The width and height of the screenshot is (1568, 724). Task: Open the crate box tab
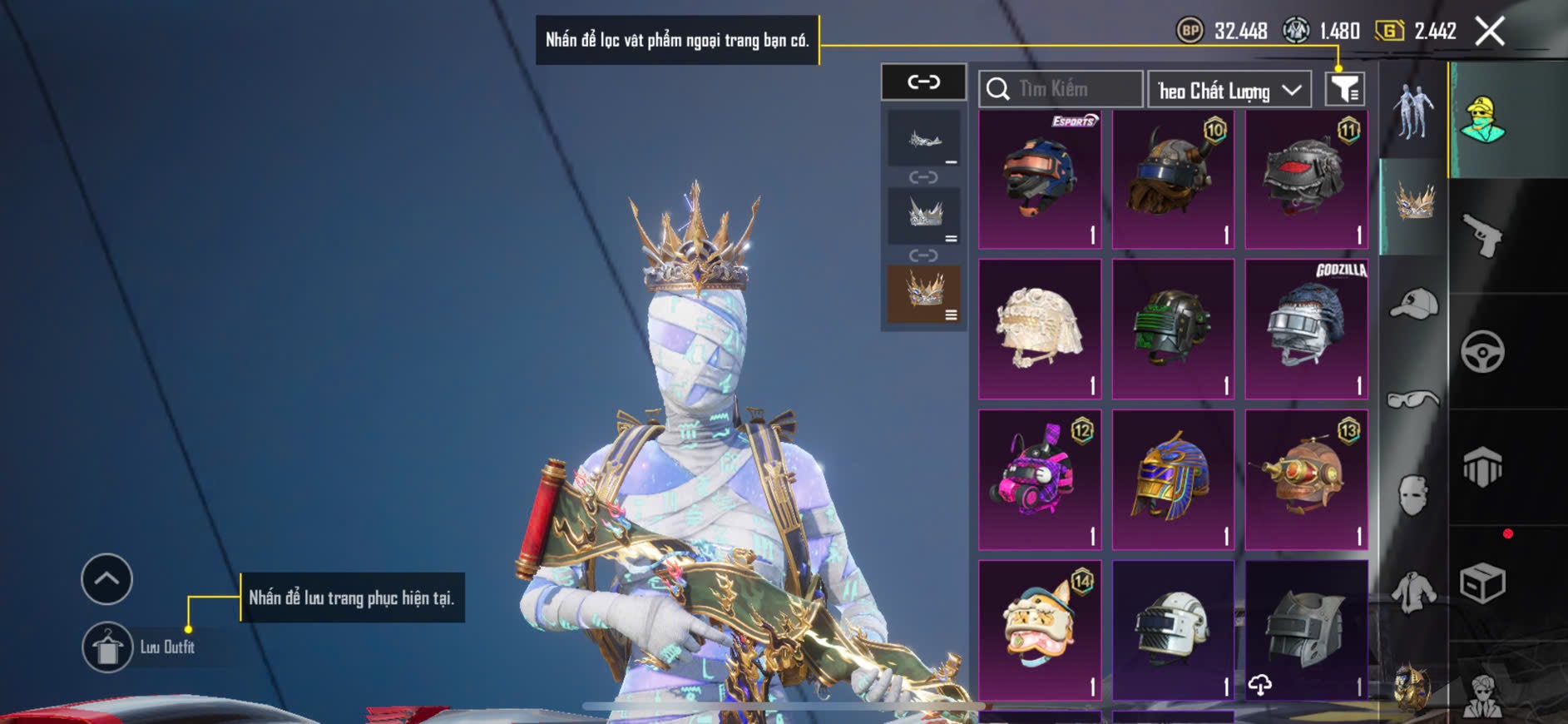pos(1482,583)
